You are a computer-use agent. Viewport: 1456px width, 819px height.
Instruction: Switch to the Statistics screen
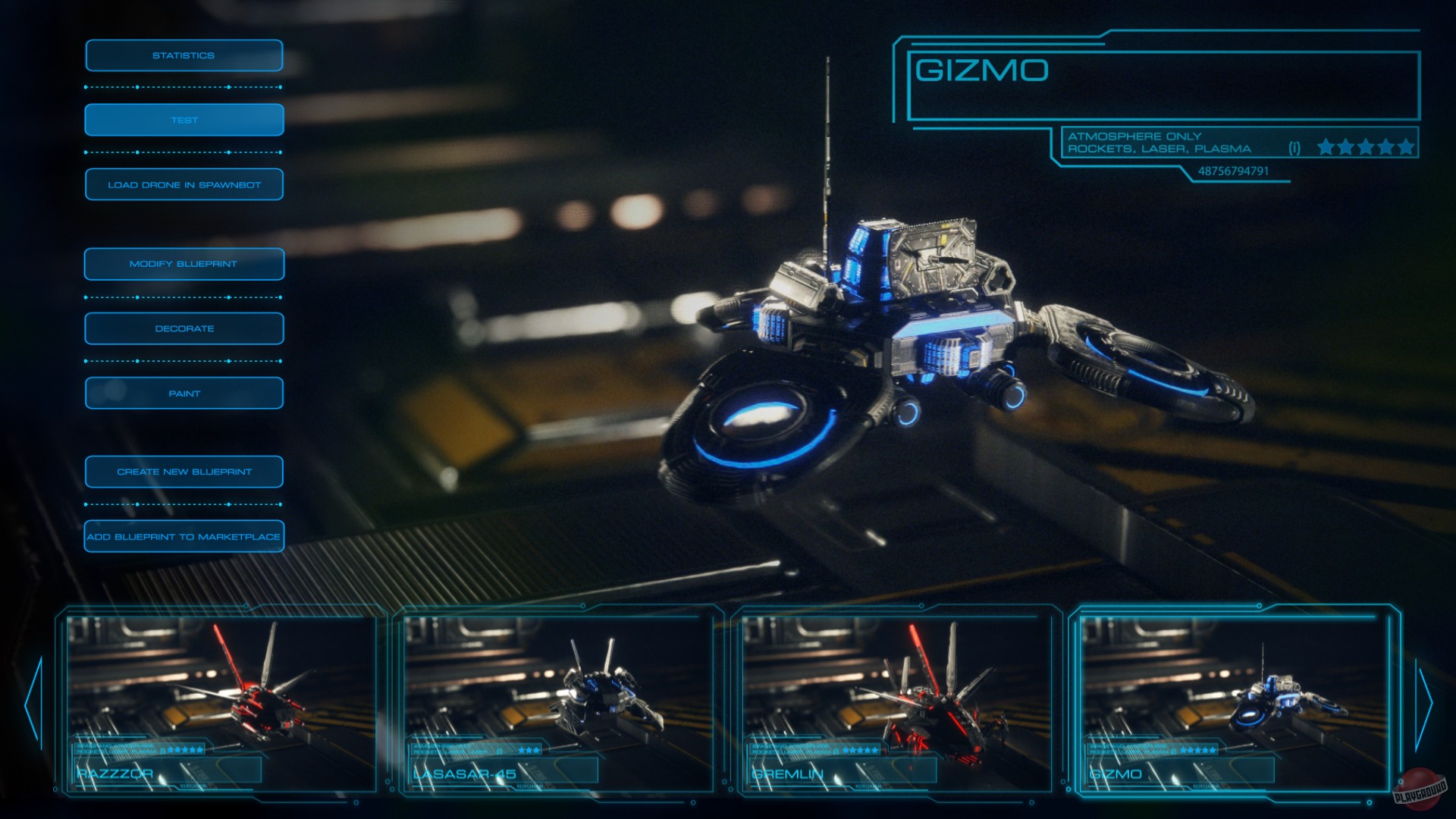tap(184, 55)
